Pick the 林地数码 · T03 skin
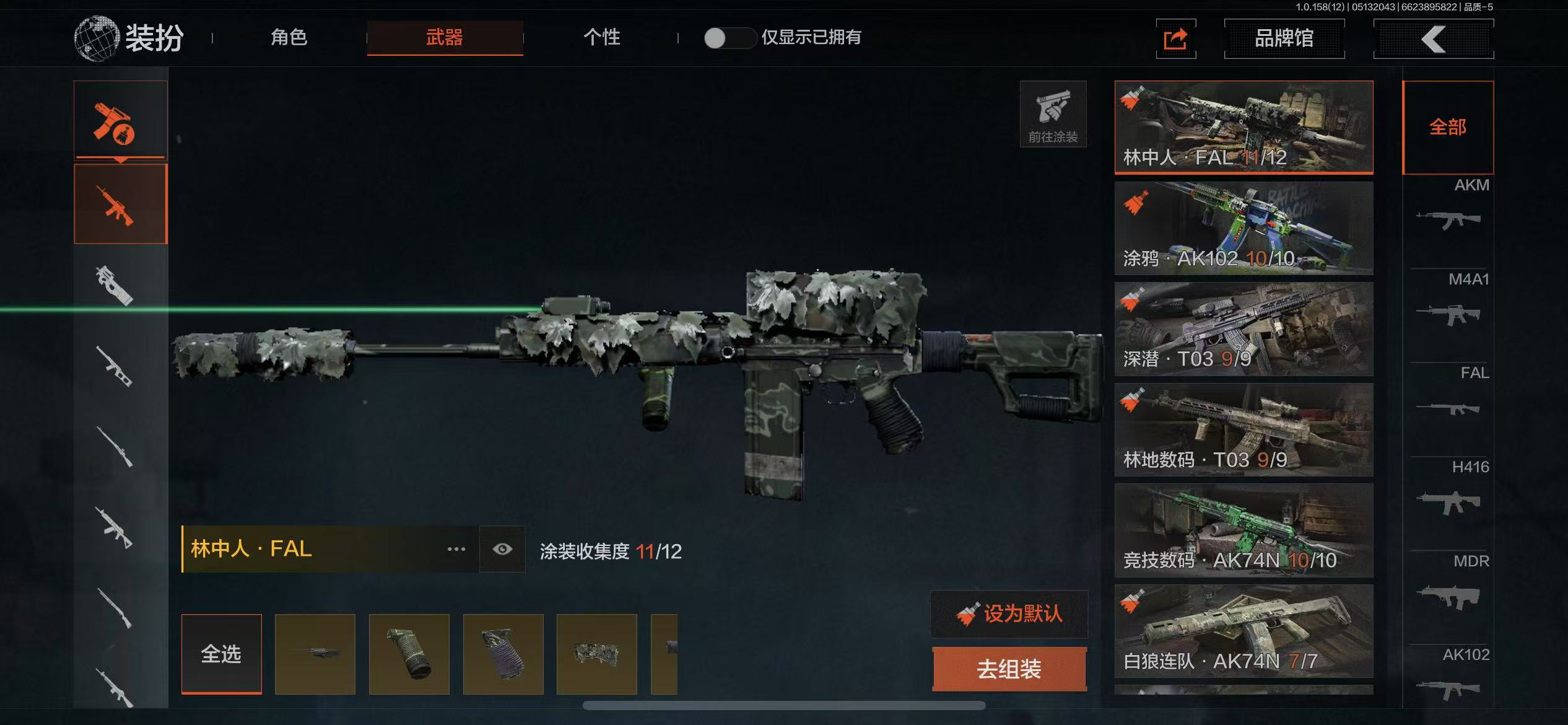Viewport: 1568px width, 725px height. click(1244, 430)
